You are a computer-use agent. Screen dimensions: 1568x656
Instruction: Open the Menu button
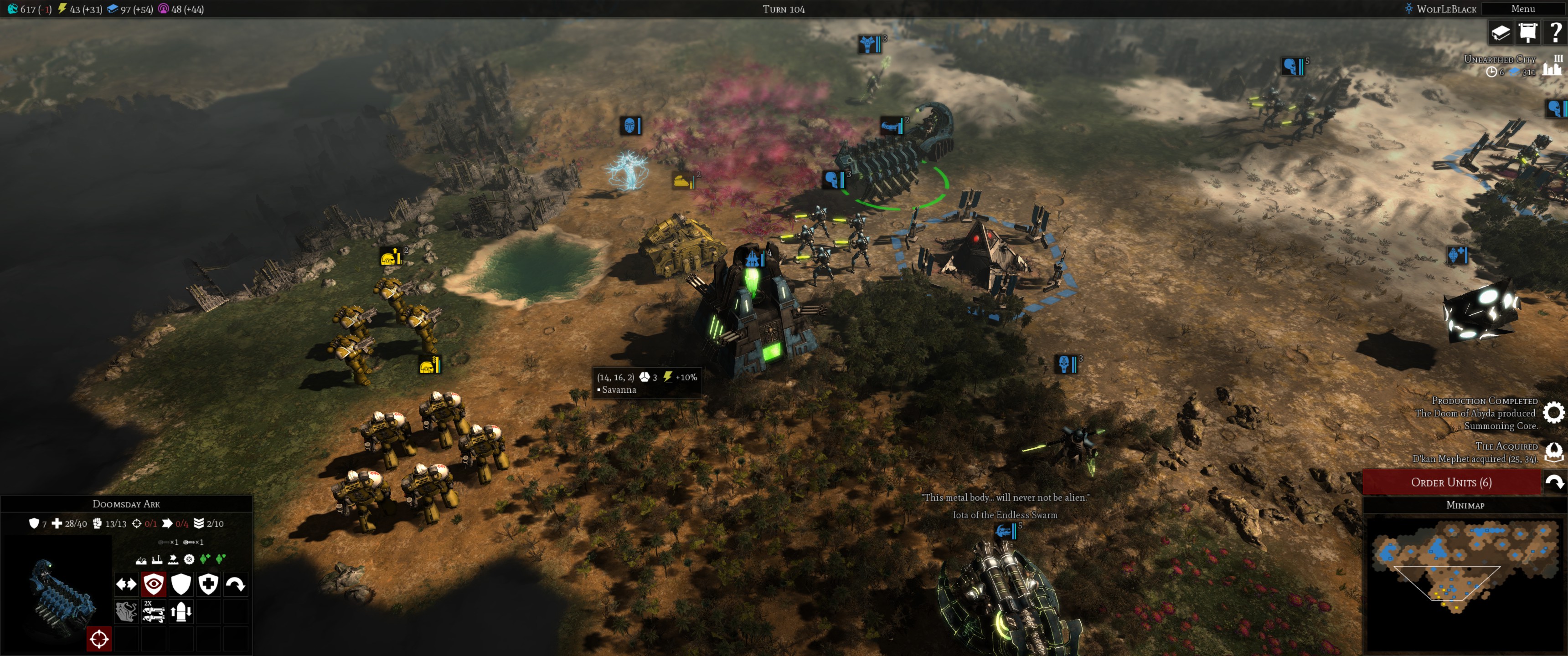[1523, 9]
